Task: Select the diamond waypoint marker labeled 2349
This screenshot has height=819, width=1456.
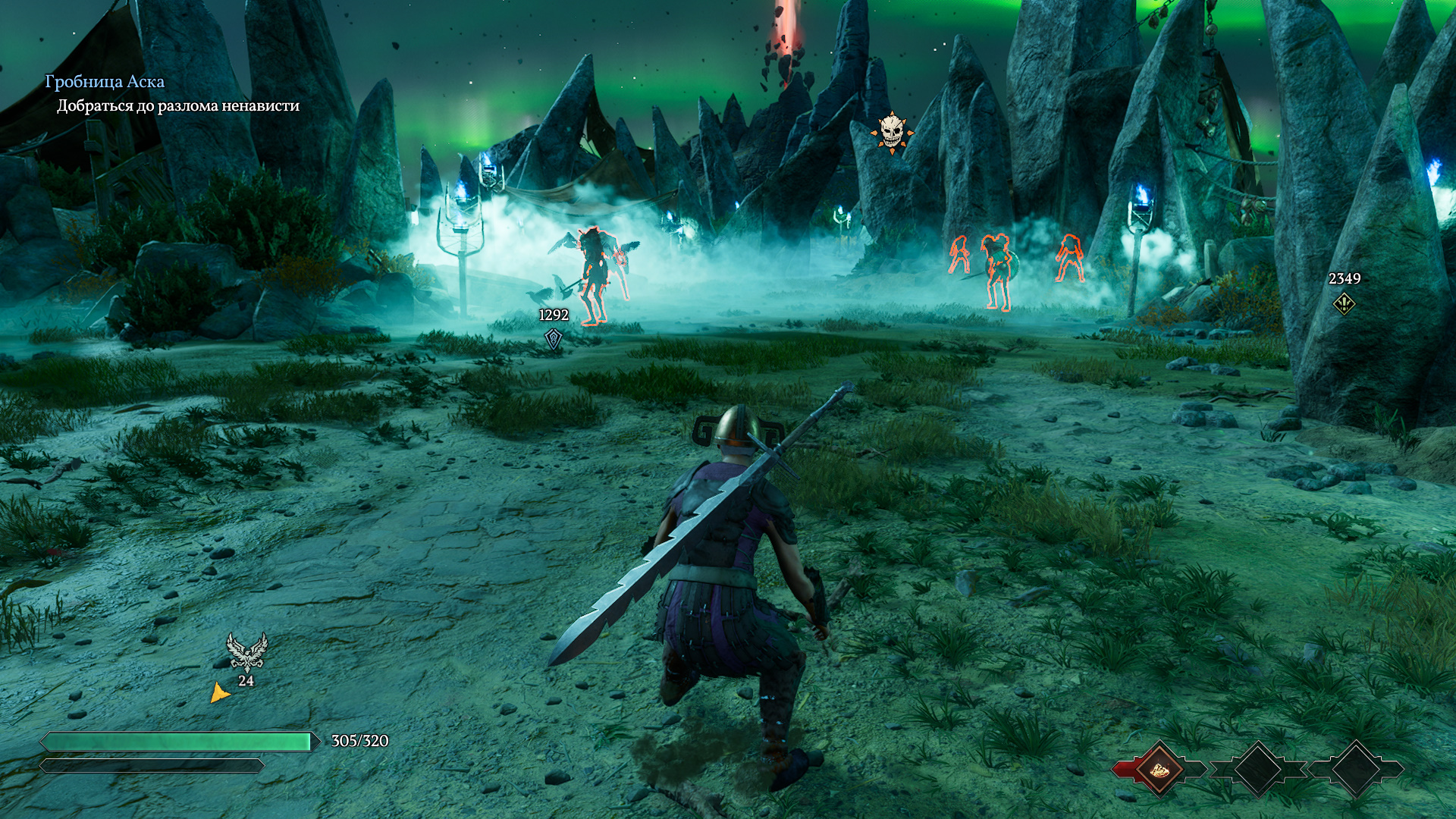Action: 1344,303
